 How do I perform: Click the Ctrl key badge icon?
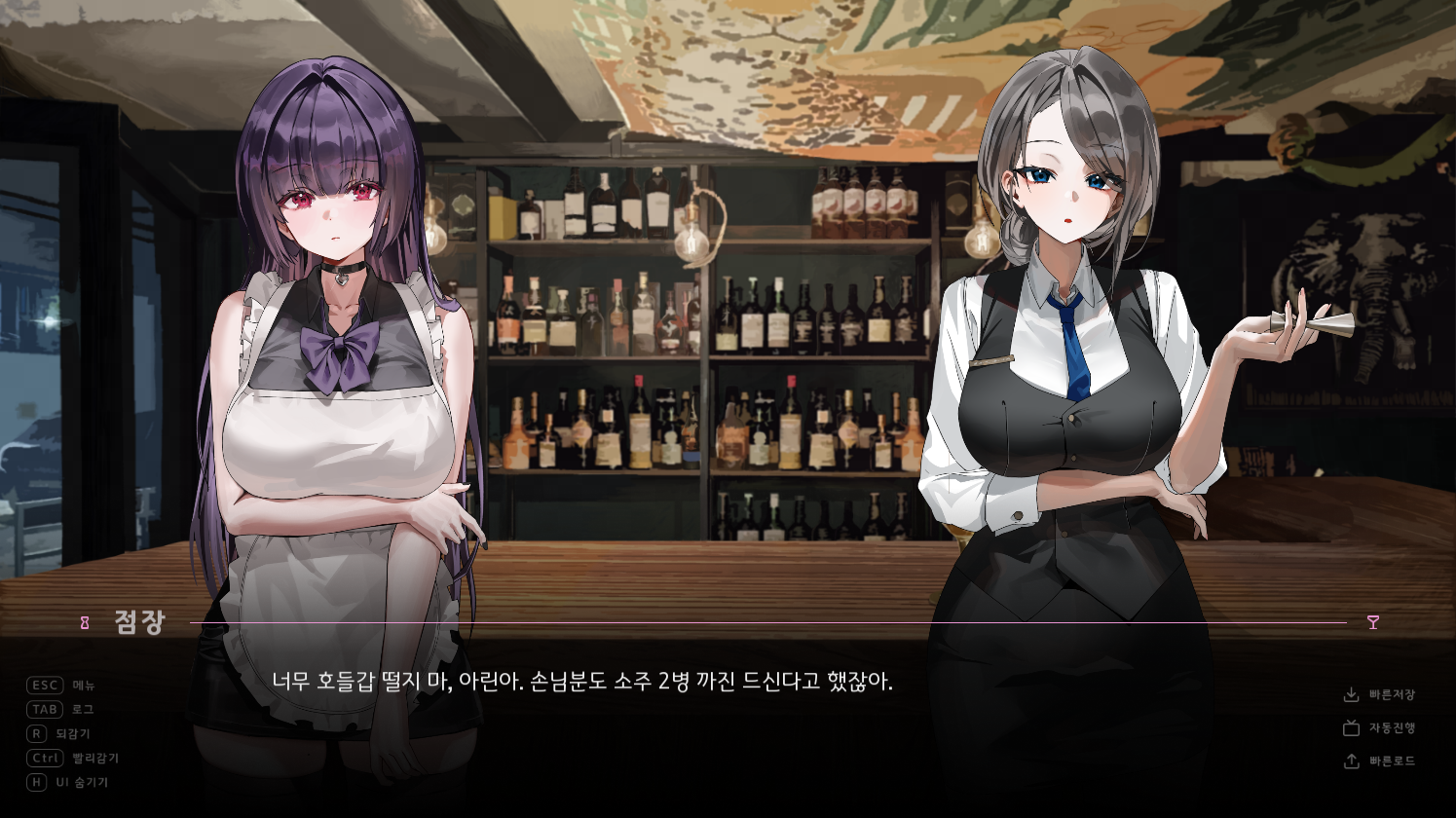tap(43, 758)
